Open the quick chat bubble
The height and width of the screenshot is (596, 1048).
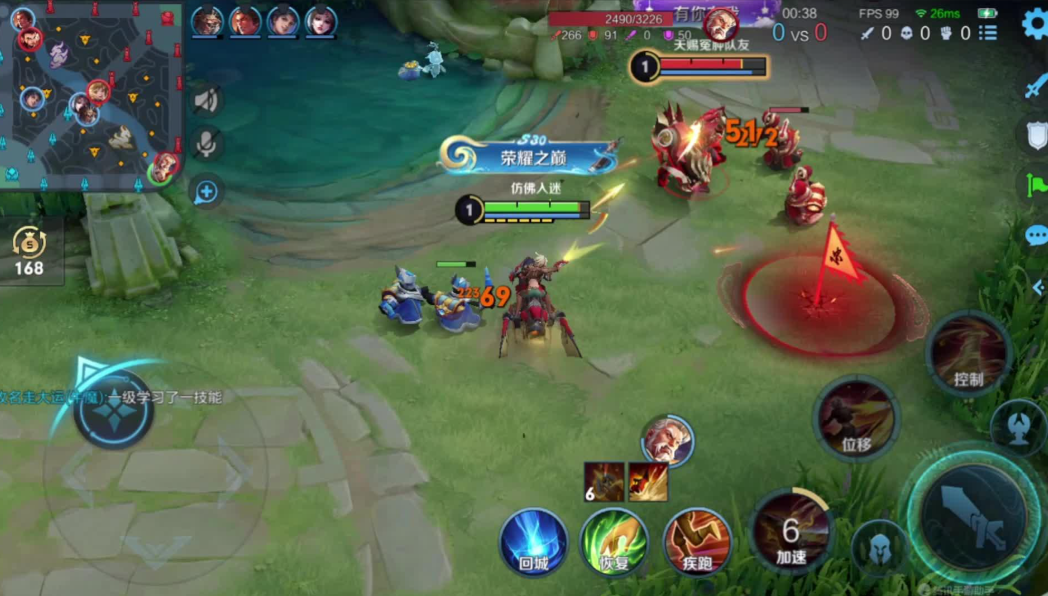1036,236
